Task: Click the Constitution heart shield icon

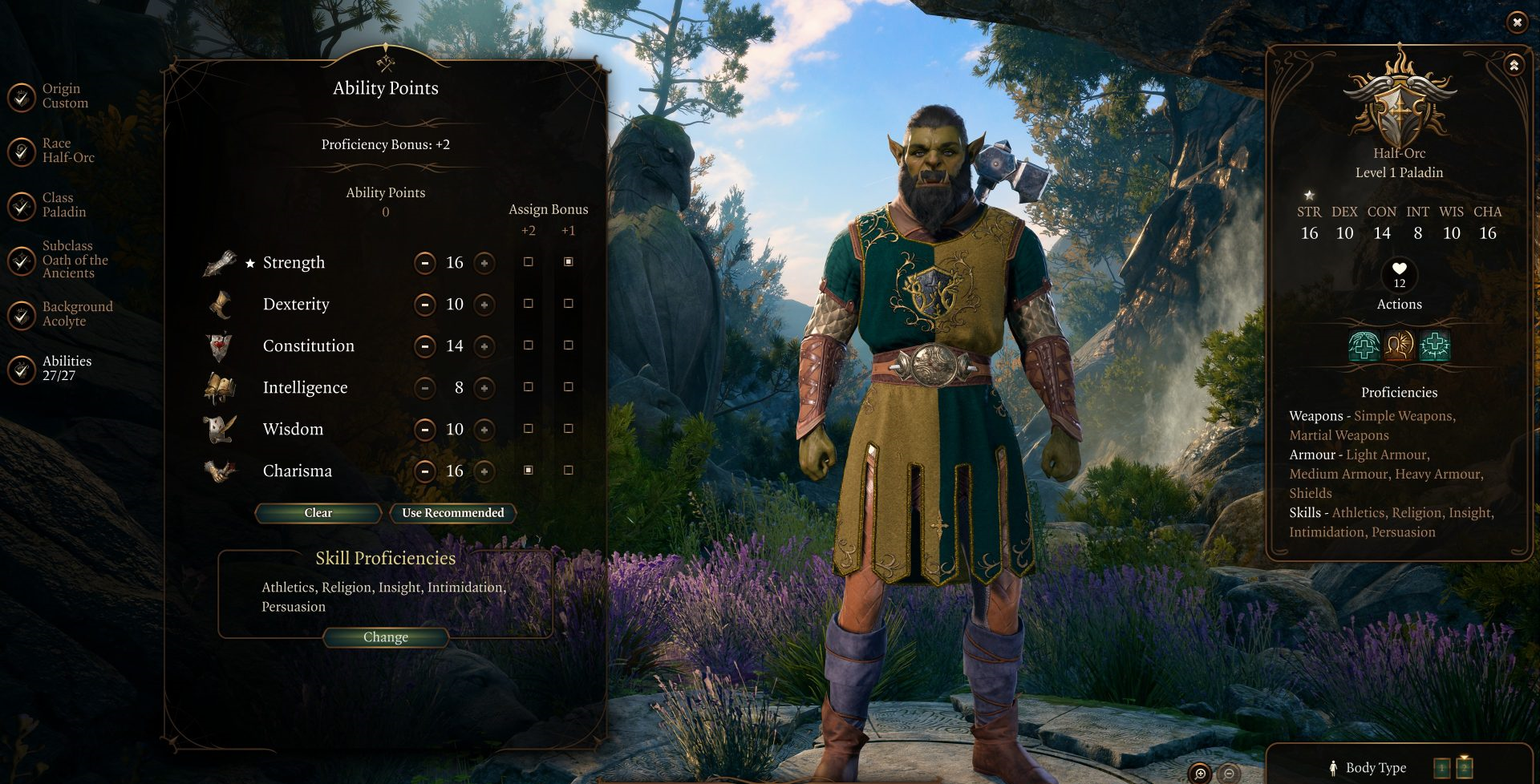Action: click(218, 343)
